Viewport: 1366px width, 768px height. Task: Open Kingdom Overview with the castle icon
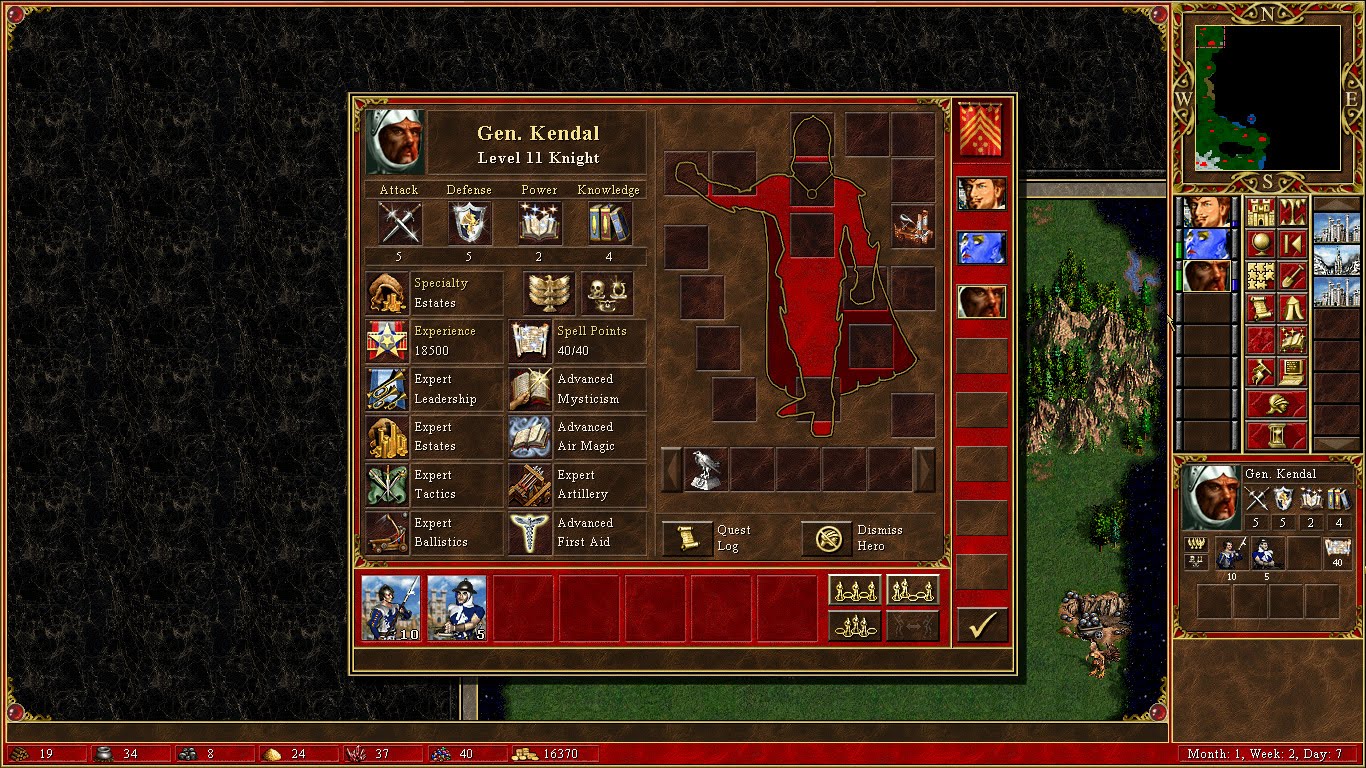(1261, 212)
